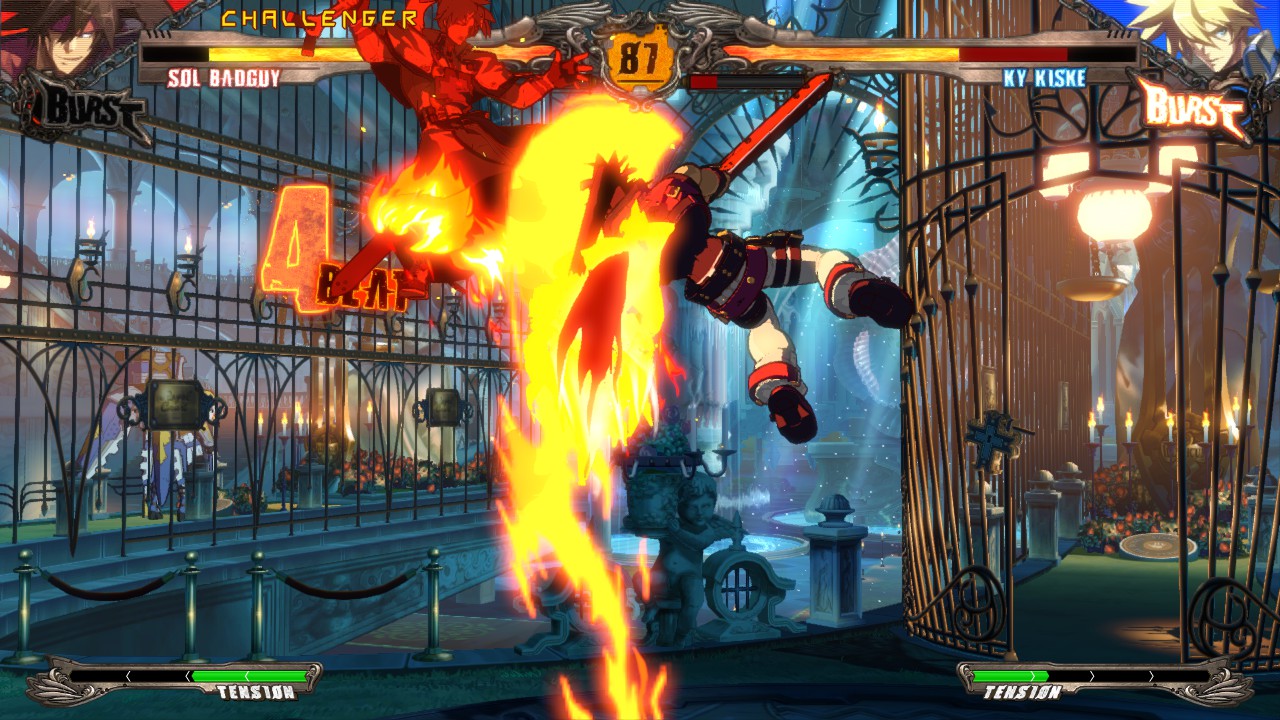The width and height of the screenshot is (1280, 720).
Task: Select the right BURST gauge emblem
Action: [1195, 103]
